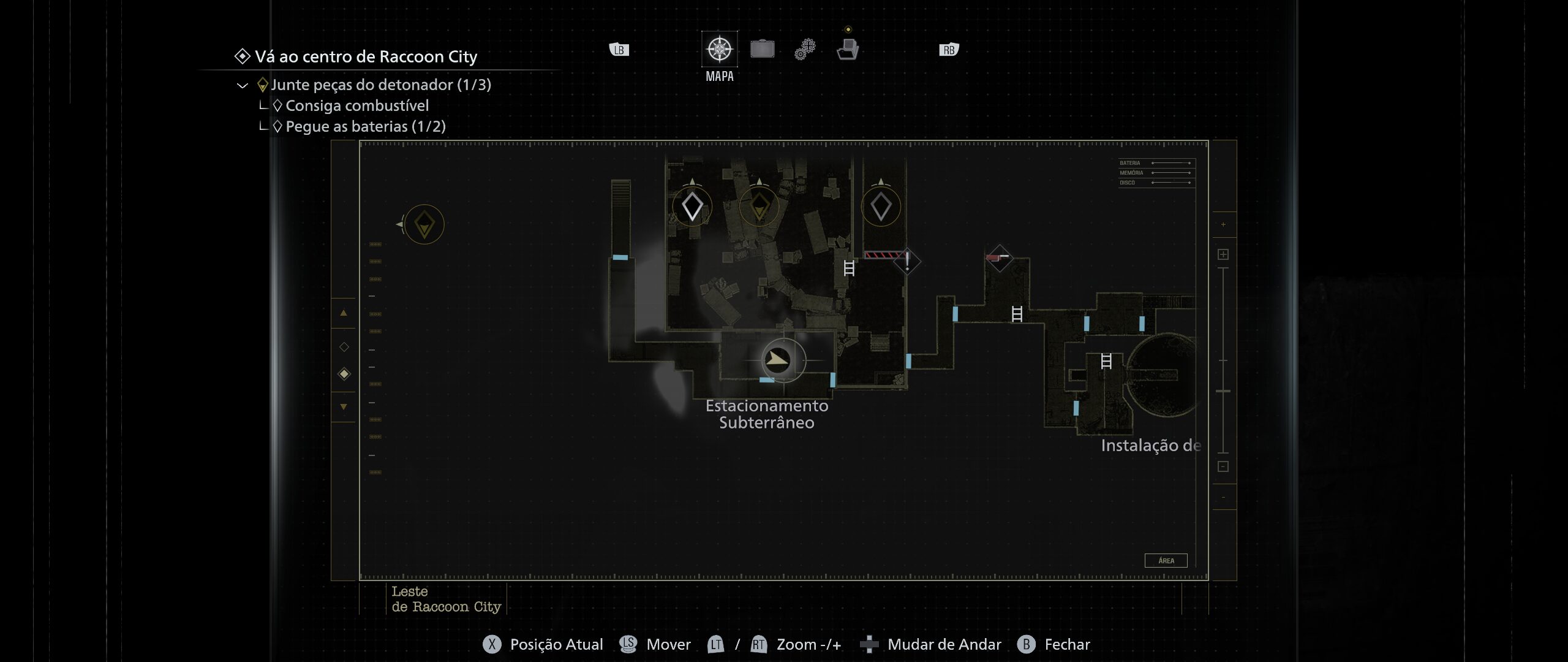
Task: Open the briefcase inventory tab
Action: (x=762, y=49)
